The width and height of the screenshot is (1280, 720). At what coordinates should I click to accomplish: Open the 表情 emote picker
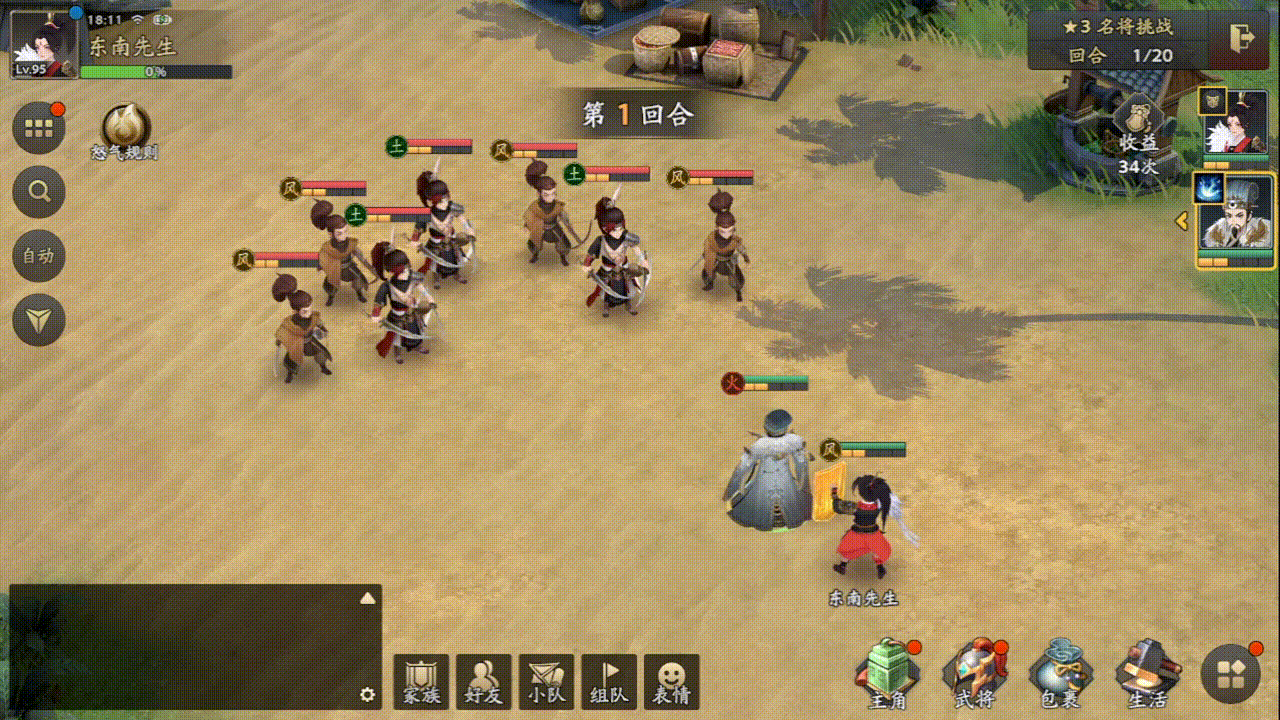coord(671,682)
